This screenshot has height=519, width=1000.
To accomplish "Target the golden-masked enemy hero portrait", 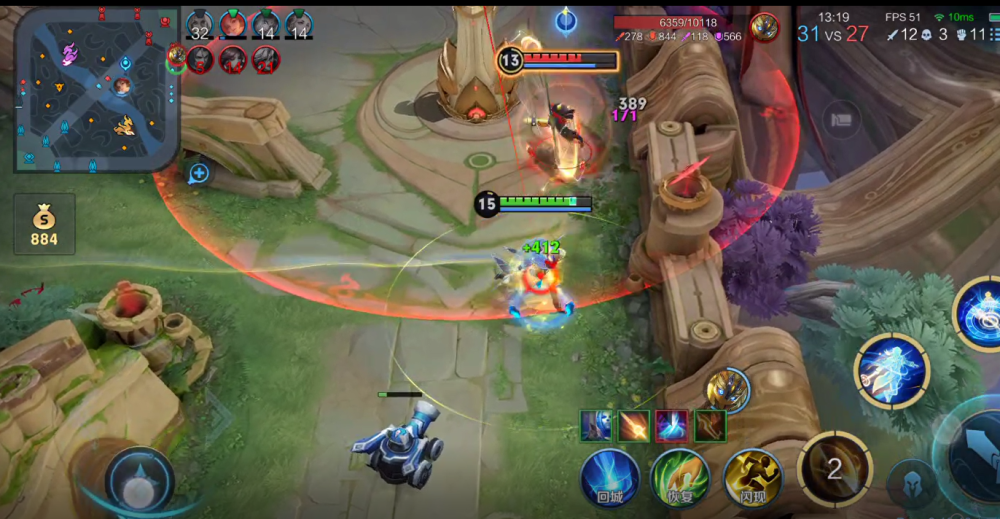I will tap(727, 389).
